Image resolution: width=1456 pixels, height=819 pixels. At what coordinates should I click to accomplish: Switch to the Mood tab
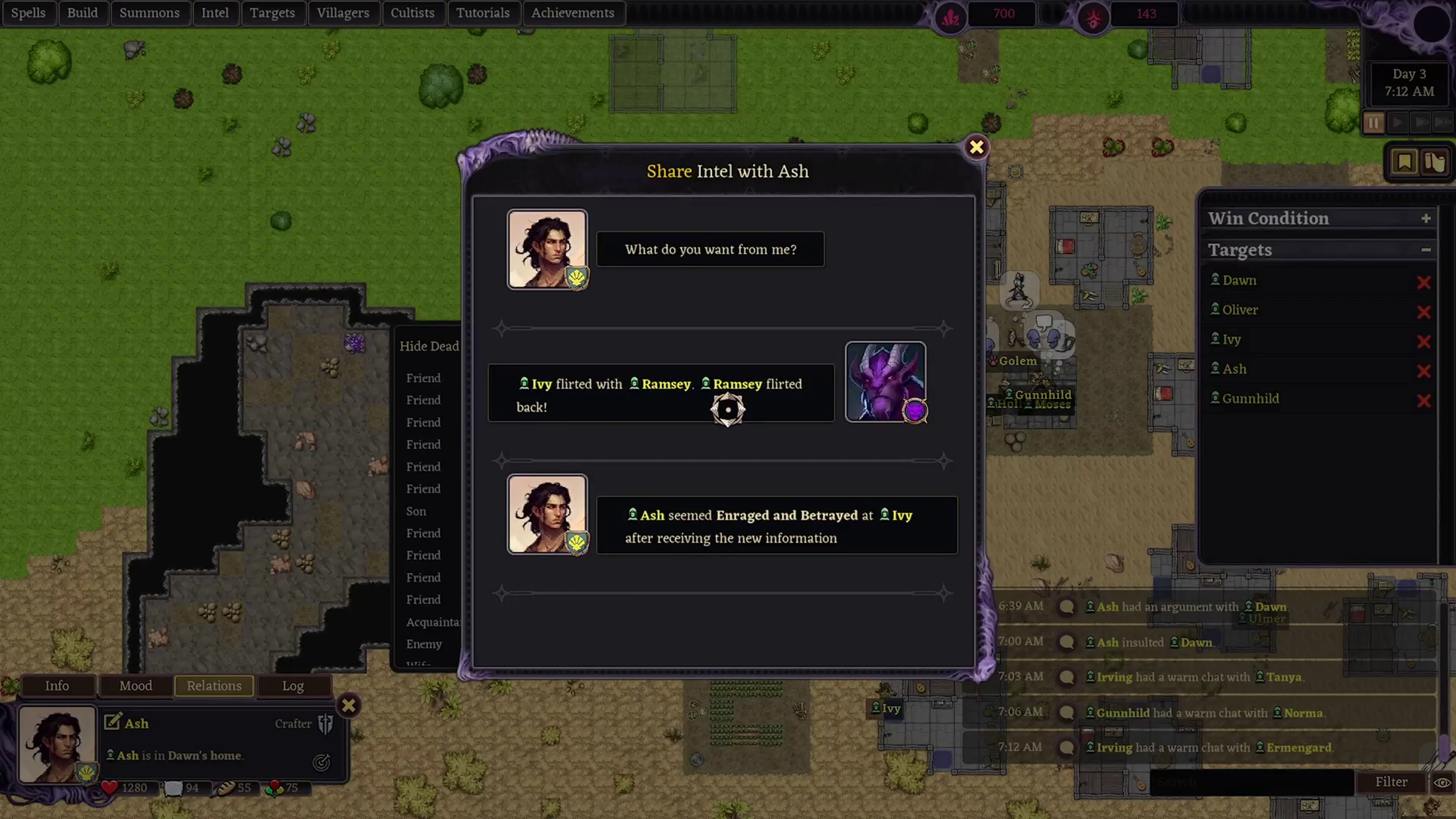coord(136,686)
